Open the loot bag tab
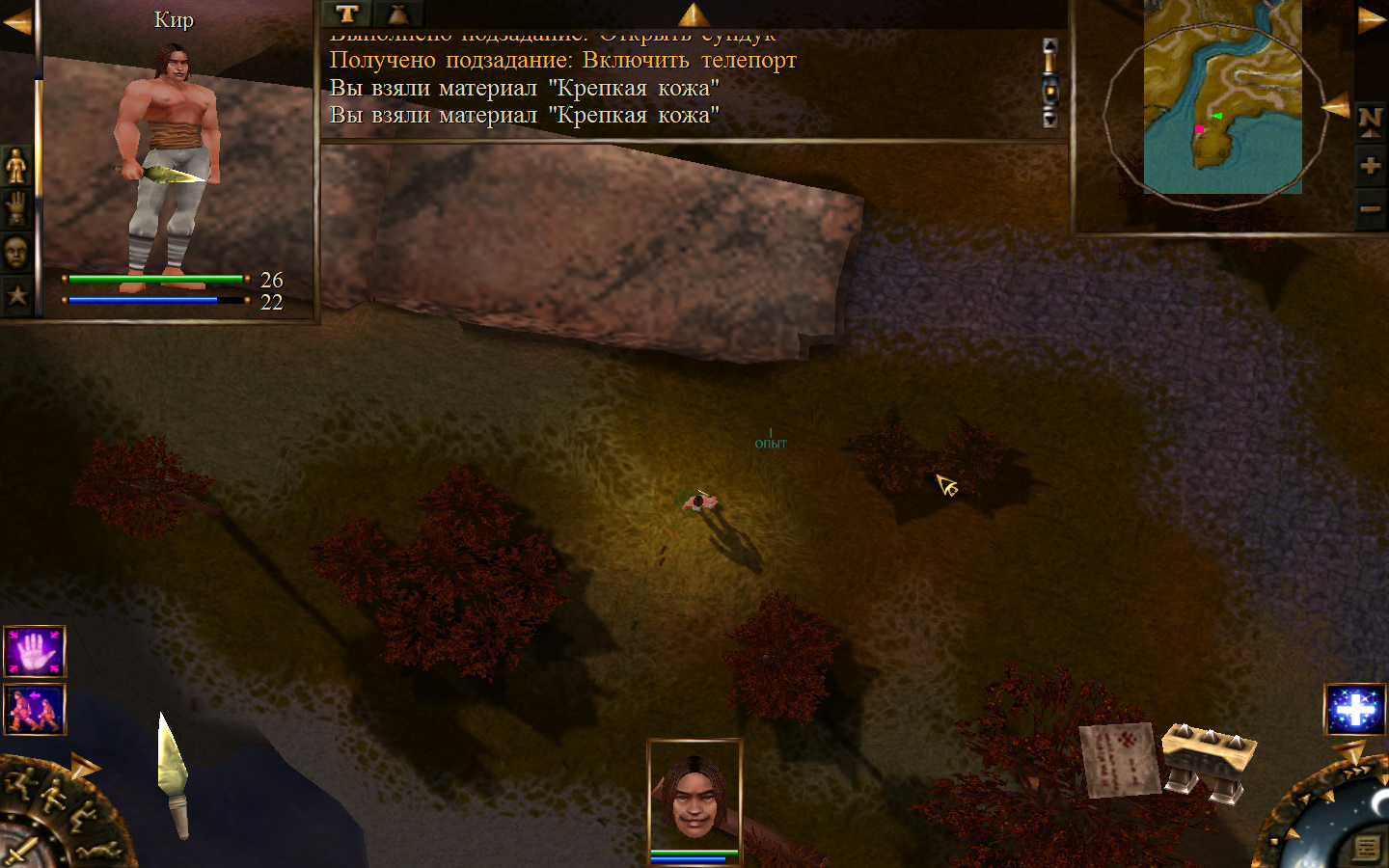Viewport: 1389px width, 868px height. (x=397, y=14)
